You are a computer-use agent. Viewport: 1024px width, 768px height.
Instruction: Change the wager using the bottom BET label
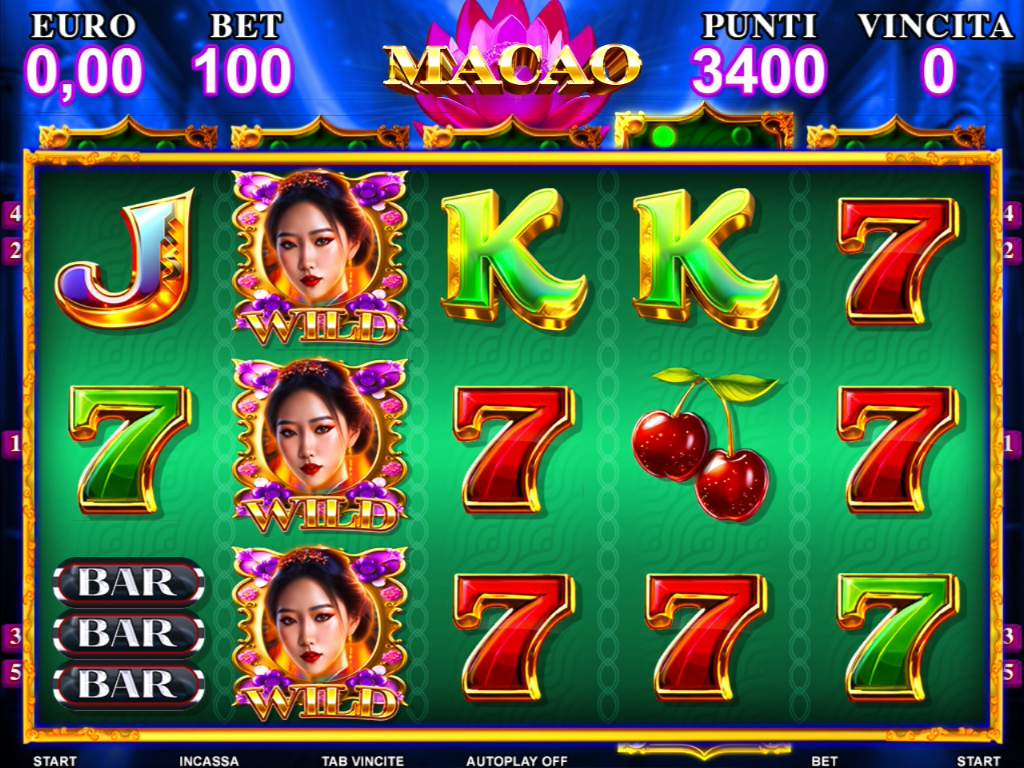[x=824, y=761]
